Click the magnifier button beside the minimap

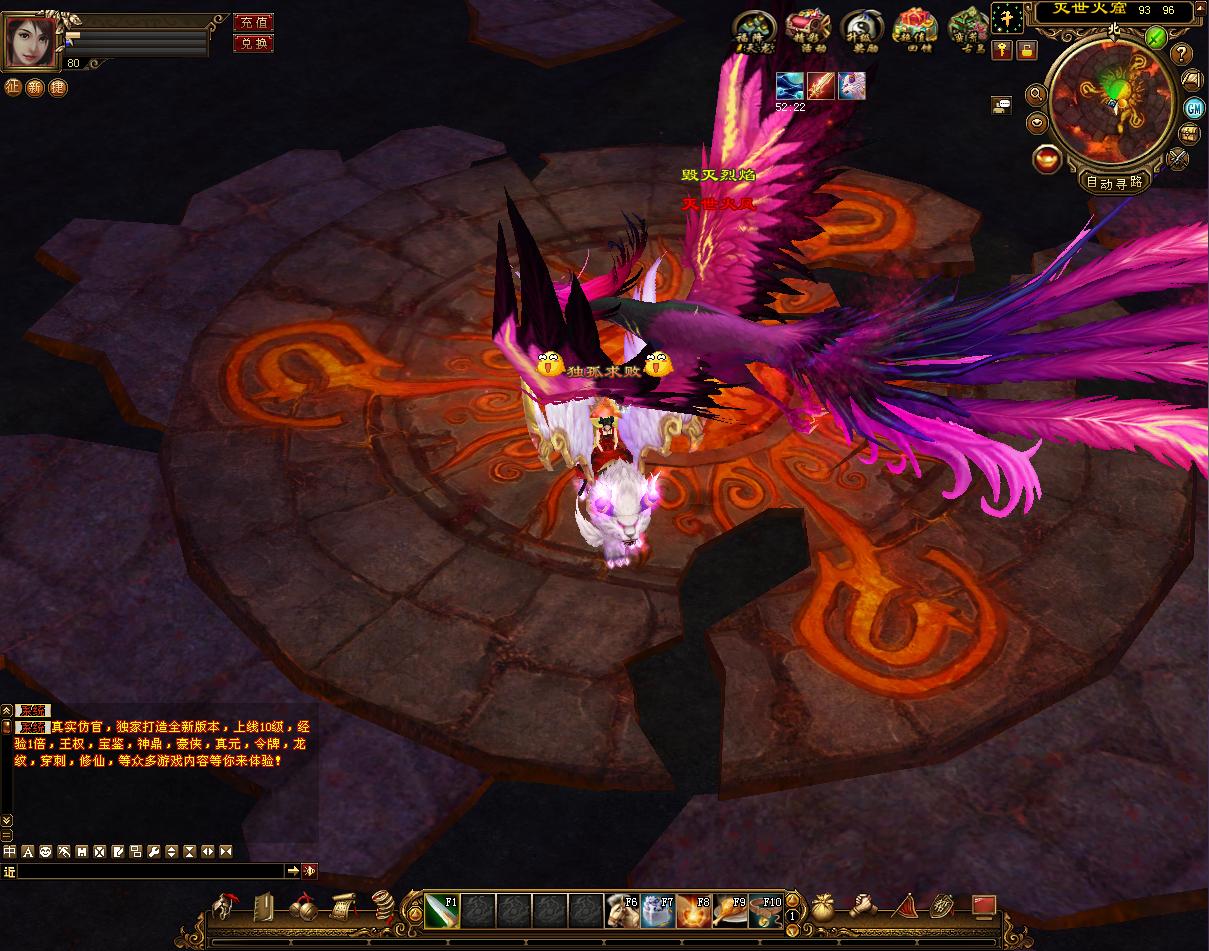click(x=1036, y=94)
